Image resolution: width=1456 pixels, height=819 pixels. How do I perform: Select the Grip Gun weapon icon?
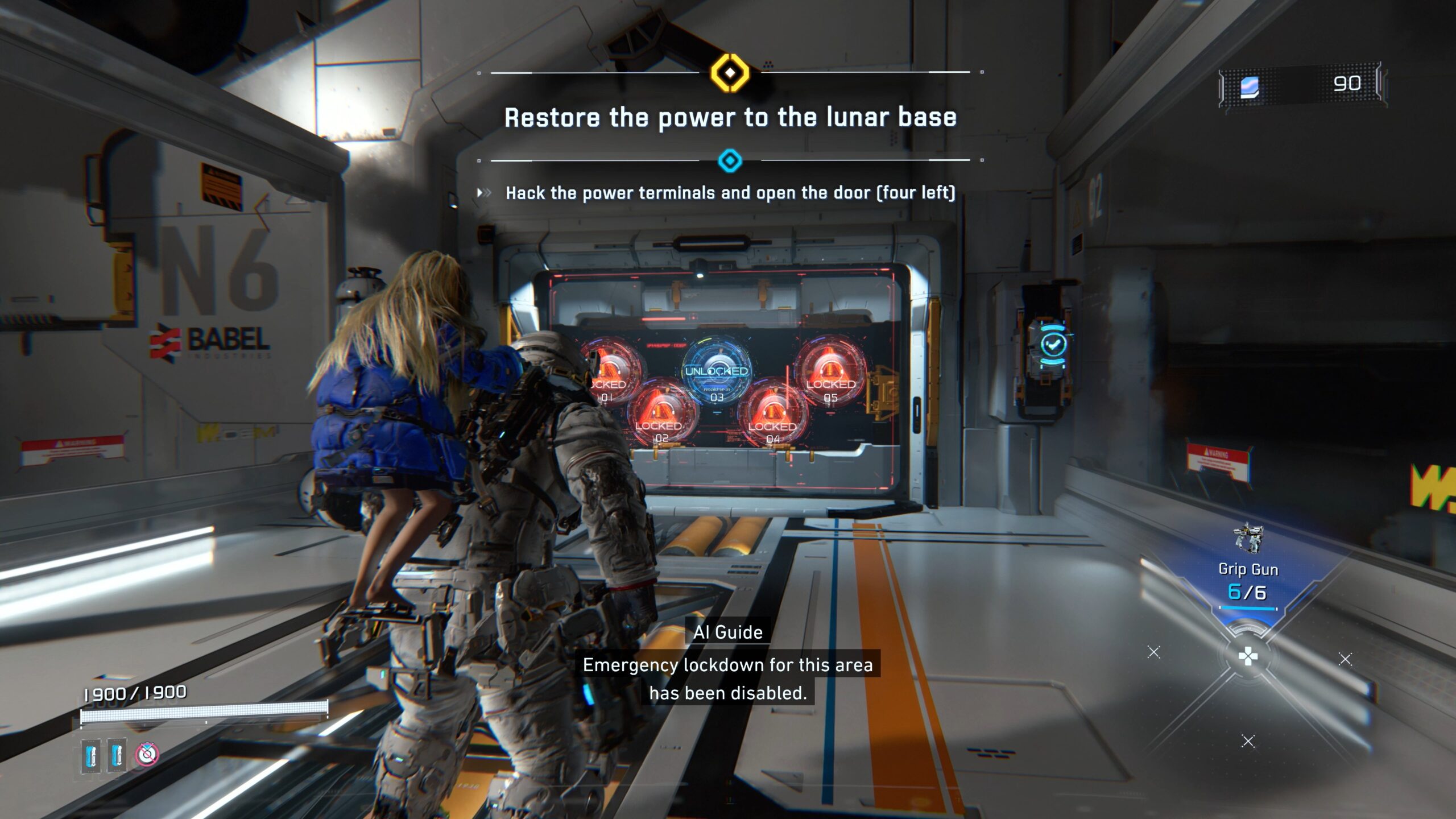1248,537
